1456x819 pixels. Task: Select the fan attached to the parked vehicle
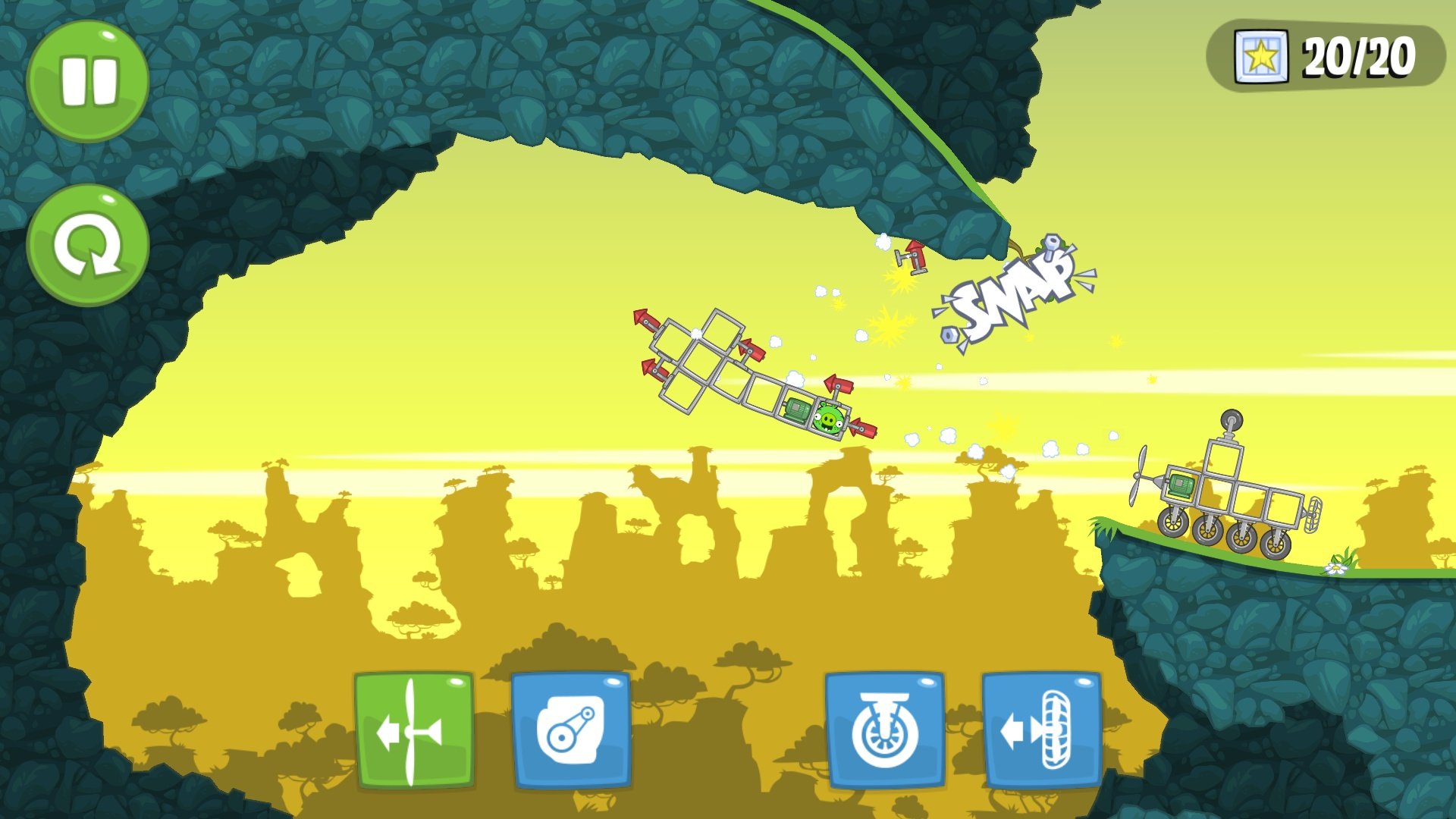click(1312, 515)
